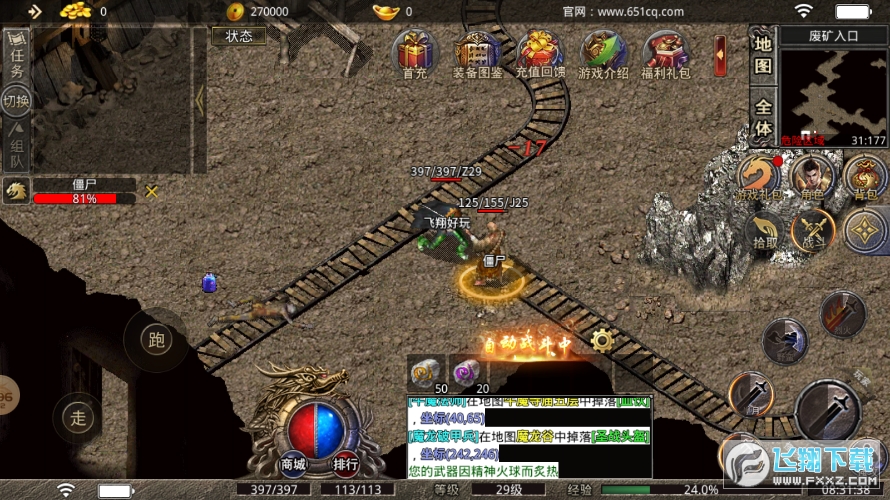
Task: Open the 商城 shop button
Action: (293, 464)
